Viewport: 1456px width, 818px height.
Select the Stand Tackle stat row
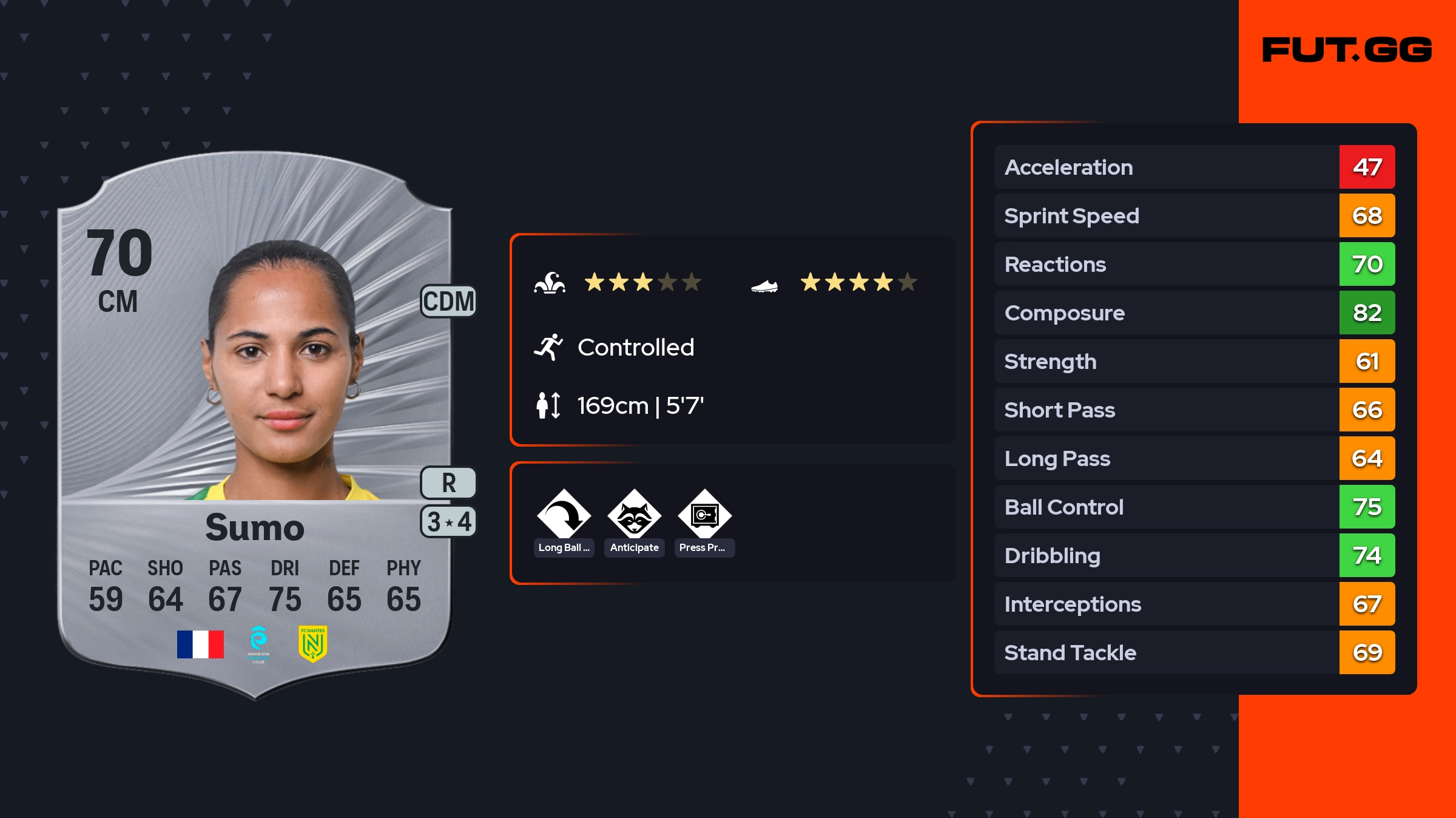coord(1194,653)
